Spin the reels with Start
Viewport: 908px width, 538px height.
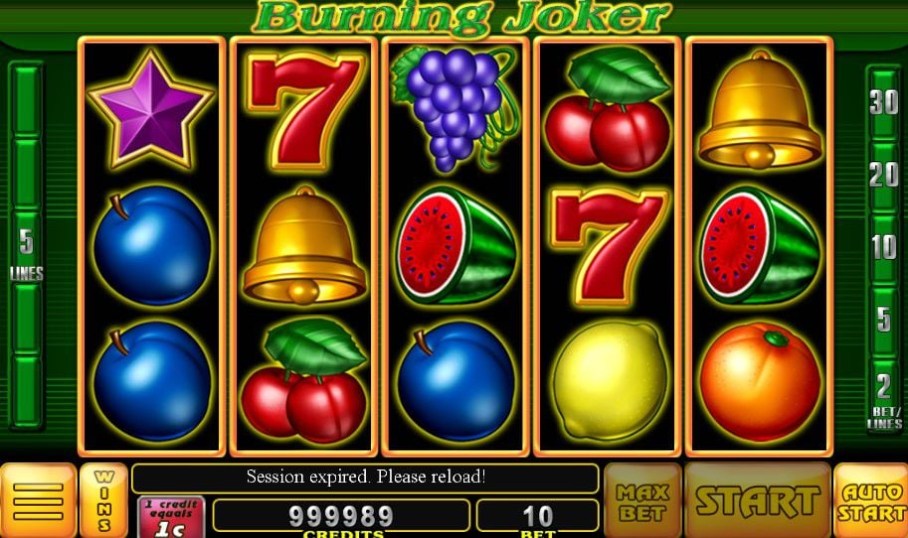[757, 500]
